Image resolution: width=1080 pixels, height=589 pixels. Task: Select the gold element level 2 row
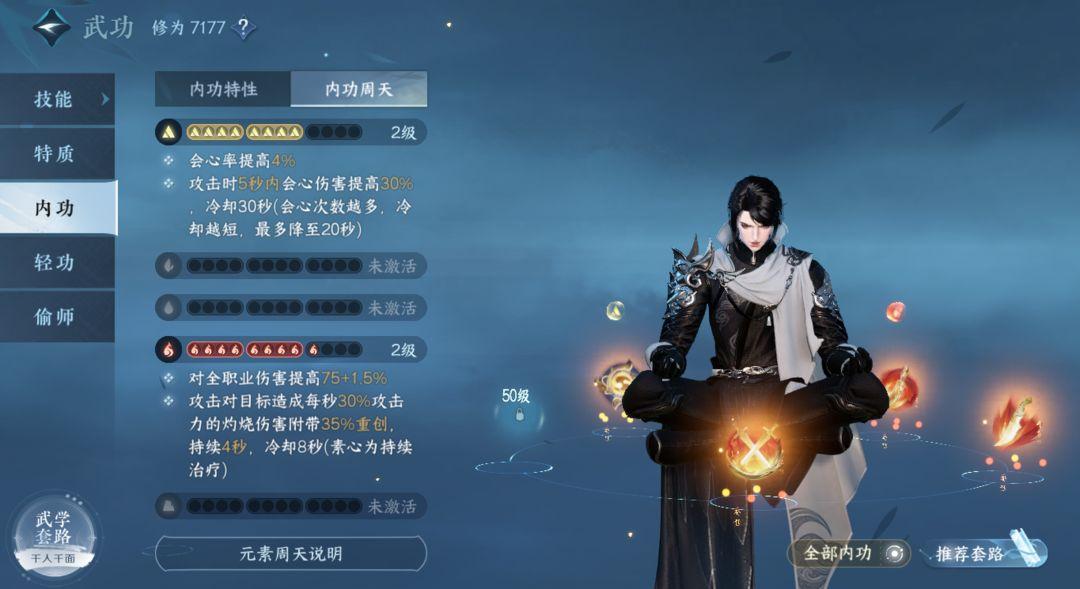[x=291, y=132]
